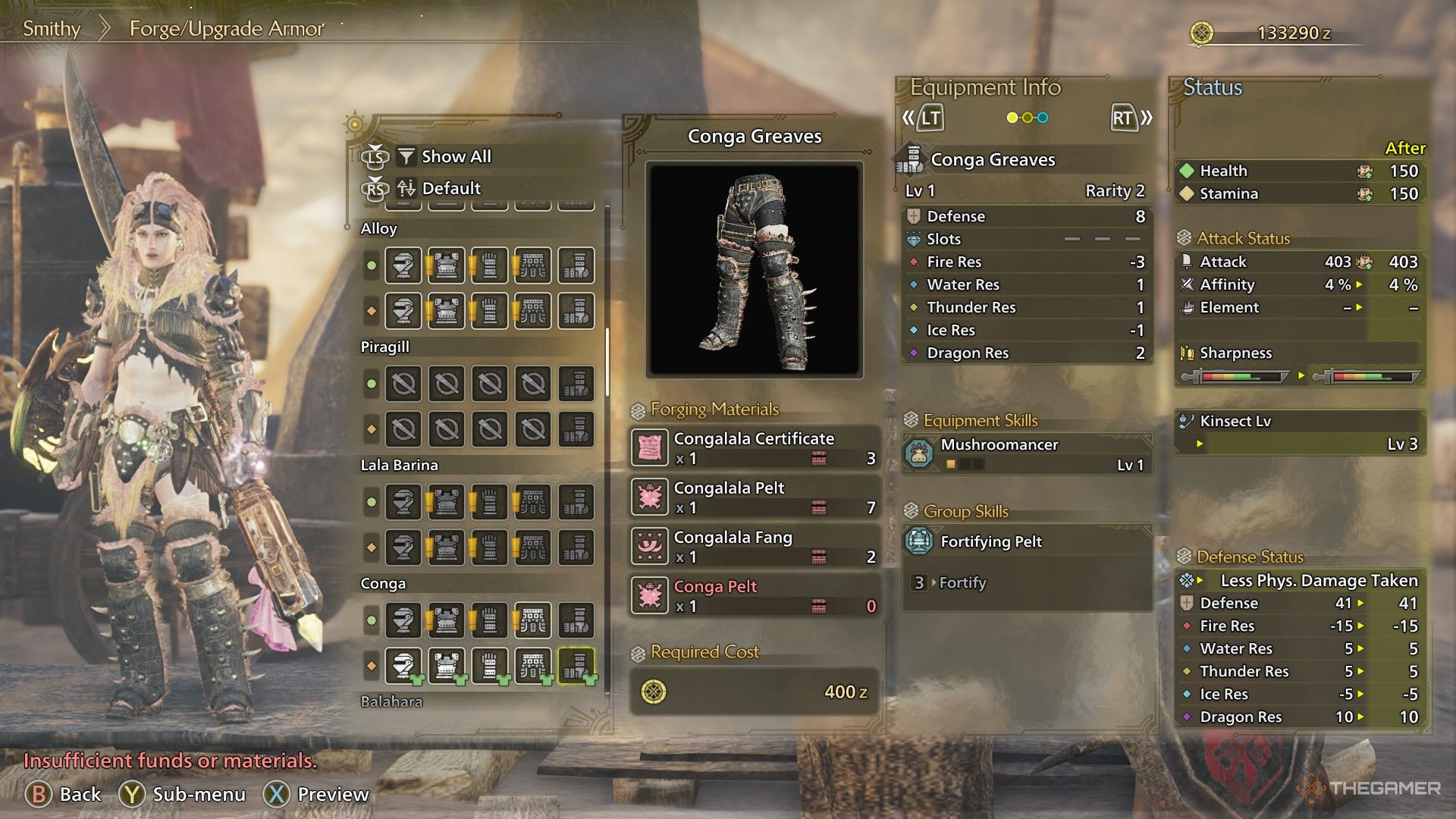Pick the Conga chest mail with green checkmark

point(446,666)
